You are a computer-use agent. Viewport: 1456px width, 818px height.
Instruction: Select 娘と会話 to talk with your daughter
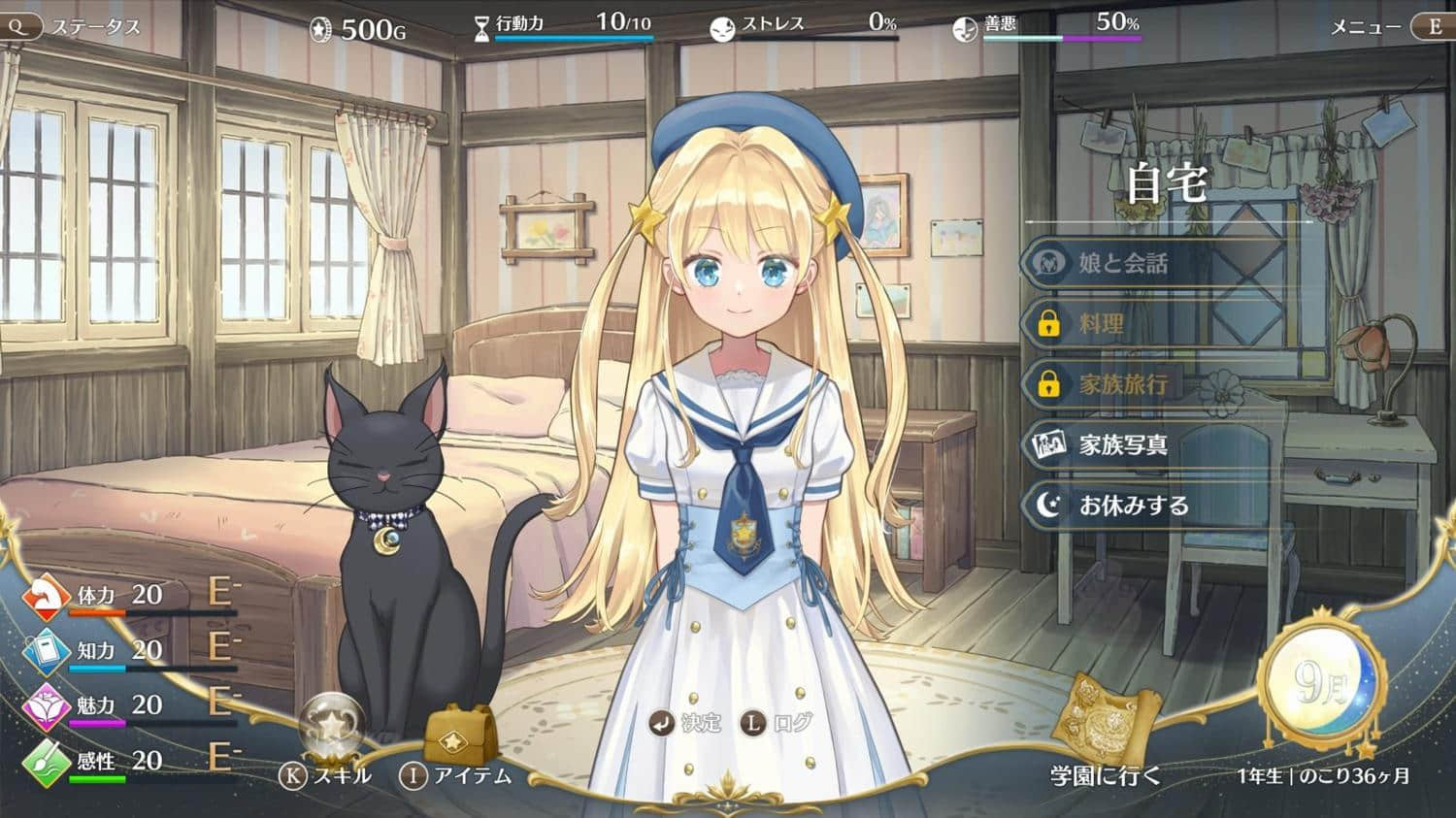[x=1126, y=262]
